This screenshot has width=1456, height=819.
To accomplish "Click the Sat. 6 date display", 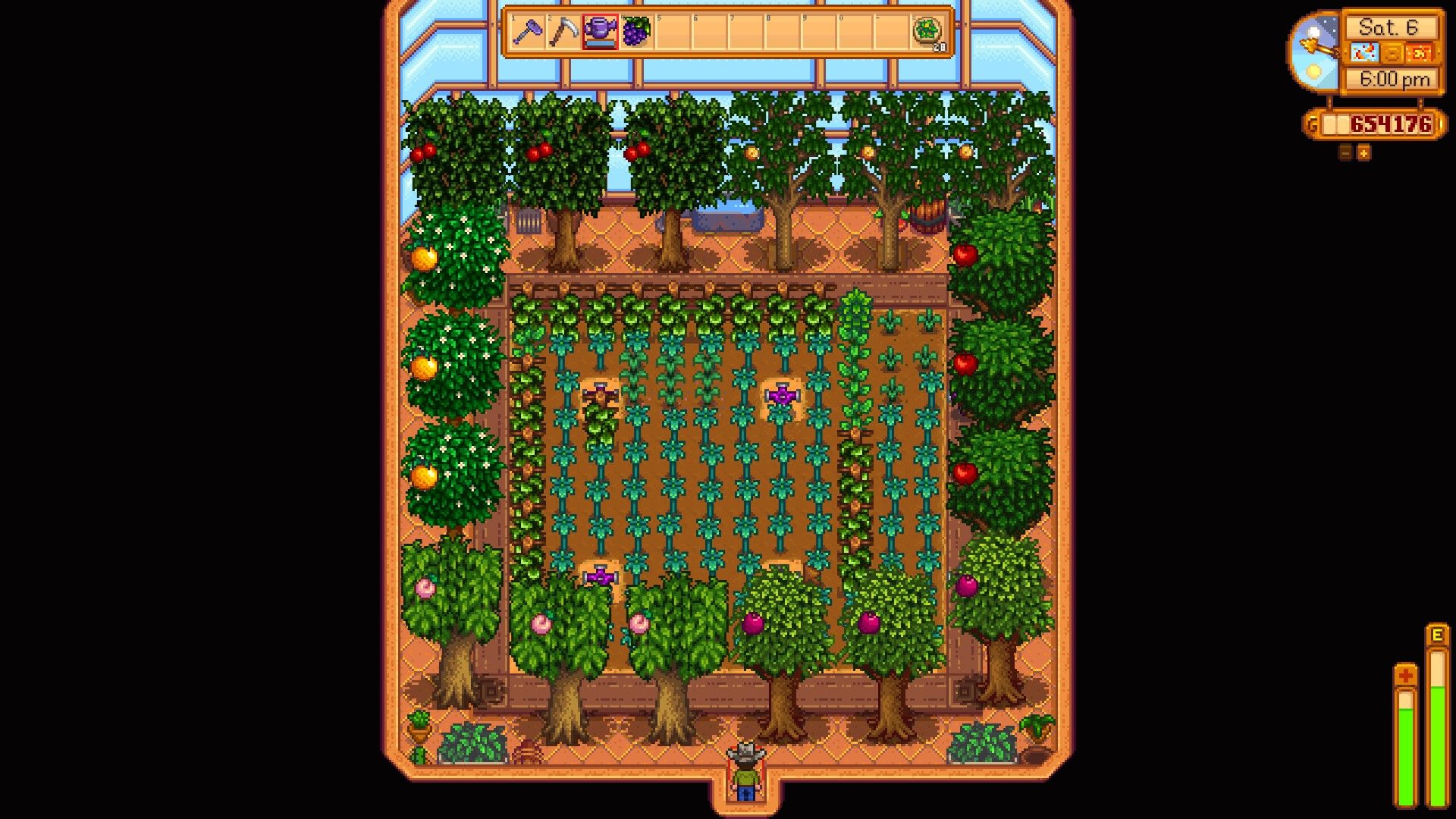I will (1390, 27).
